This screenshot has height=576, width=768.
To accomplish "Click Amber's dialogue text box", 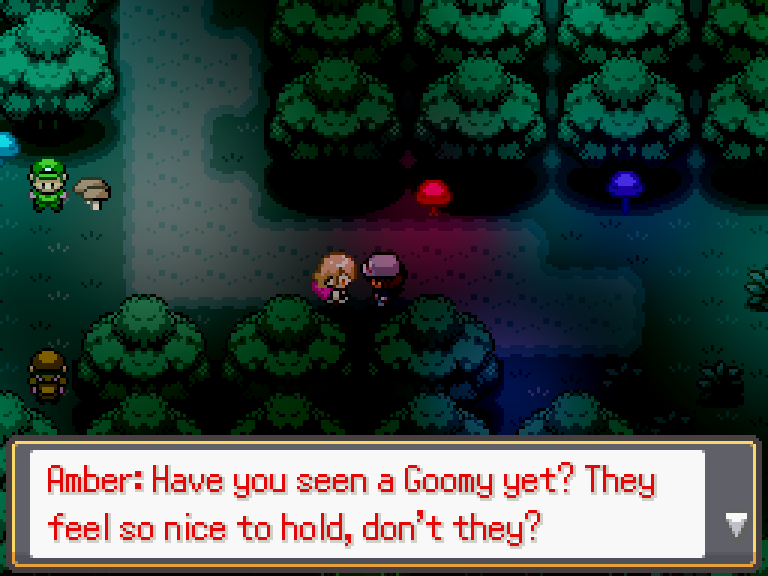I will click(x=366, y=504).
